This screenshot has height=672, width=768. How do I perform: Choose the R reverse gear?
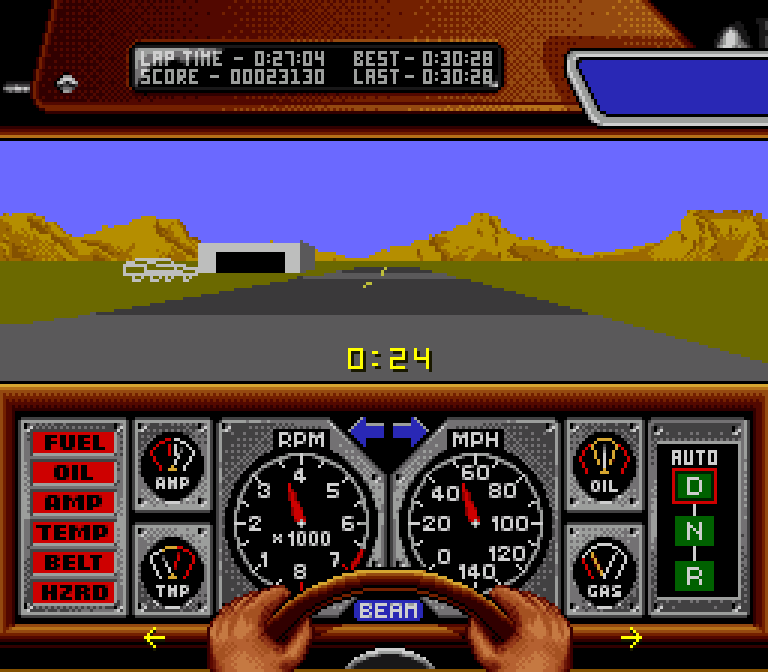click(x=694, y=575)
